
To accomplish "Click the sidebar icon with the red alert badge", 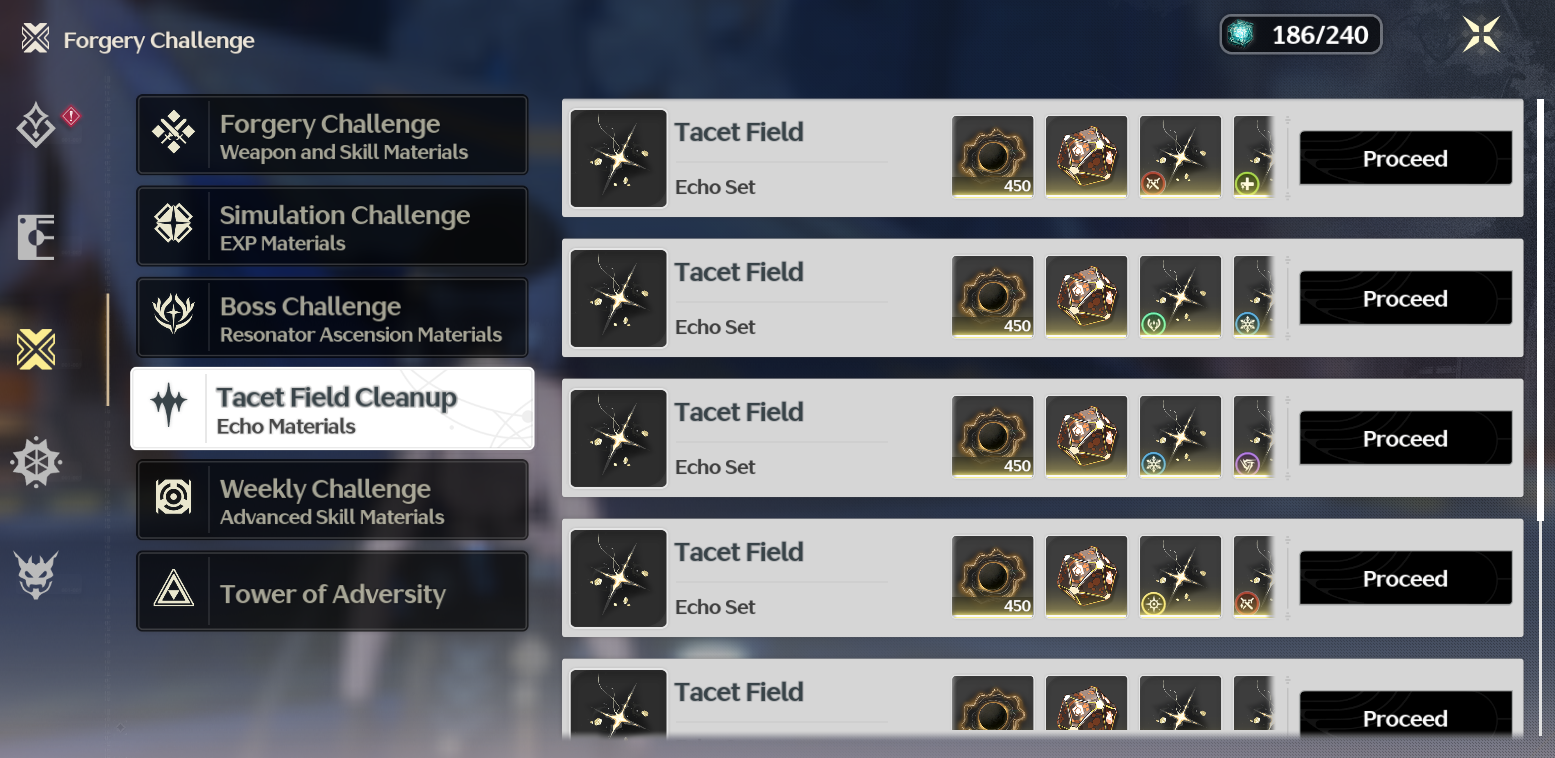I will click(37, 123).
